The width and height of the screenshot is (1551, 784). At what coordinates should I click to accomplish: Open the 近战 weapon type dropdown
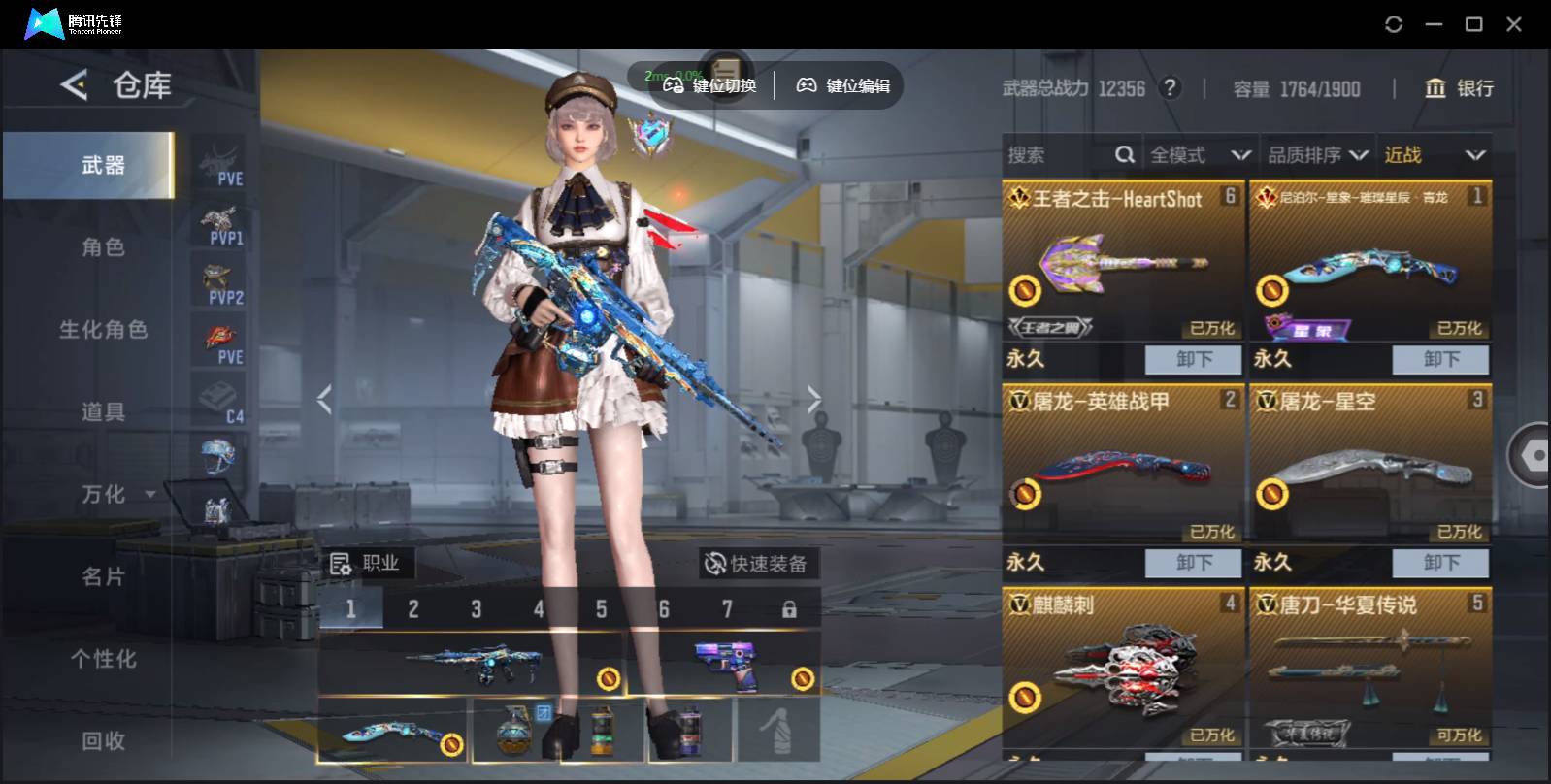1435,155
